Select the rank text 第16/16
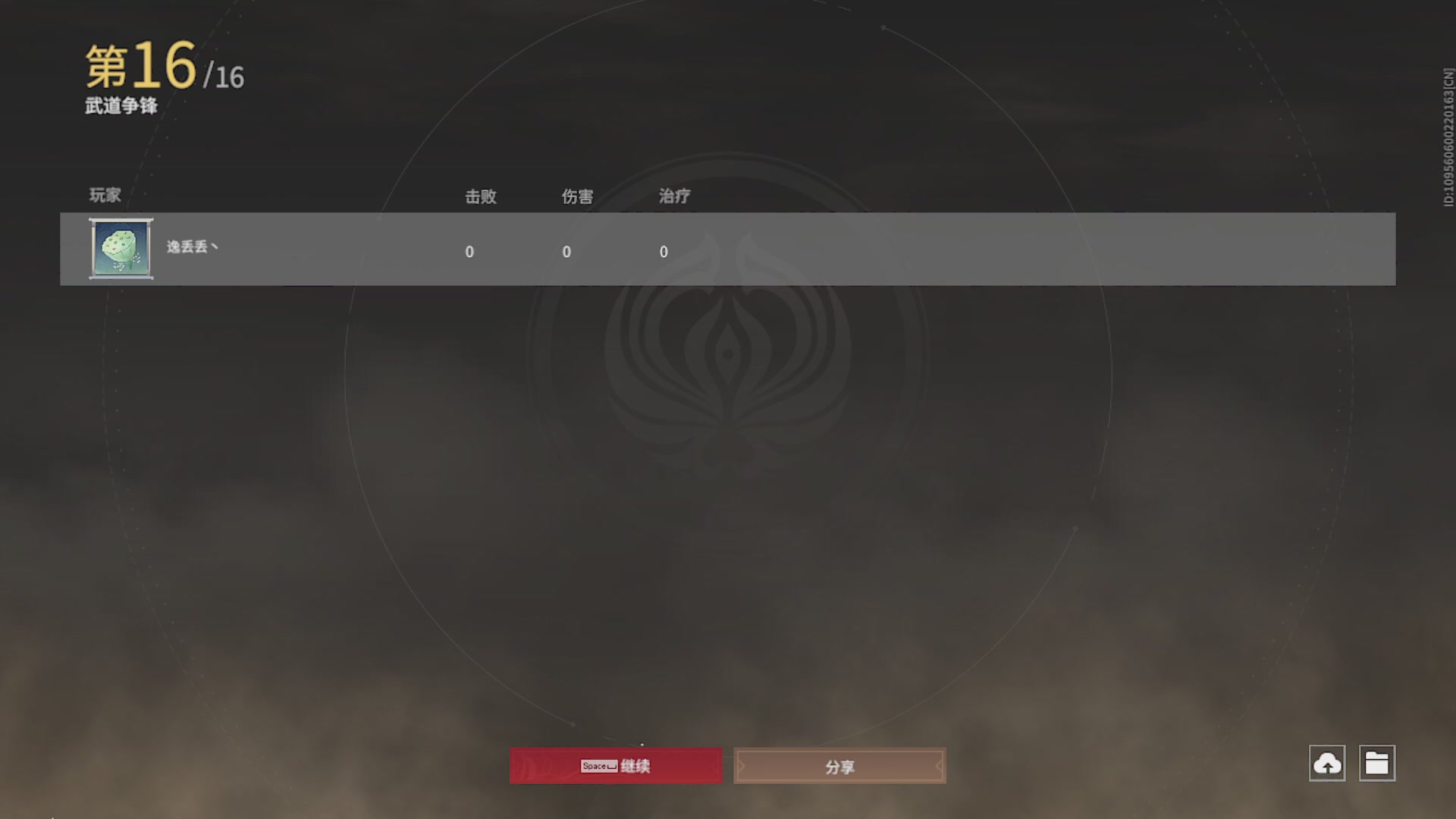The image size is (1456, 819). coord(162,70)
